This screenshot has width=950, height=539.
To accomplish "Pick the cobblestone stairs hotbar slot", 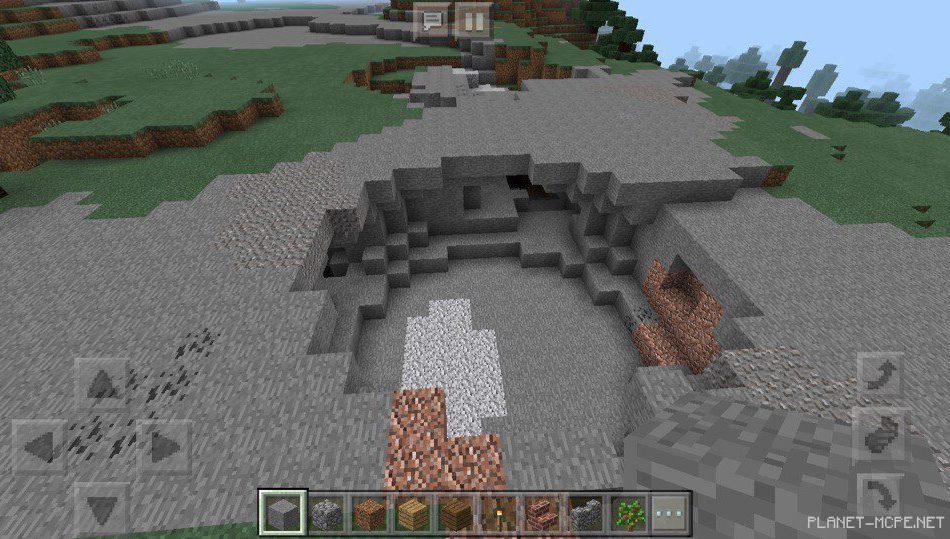I will click(584, 513).
